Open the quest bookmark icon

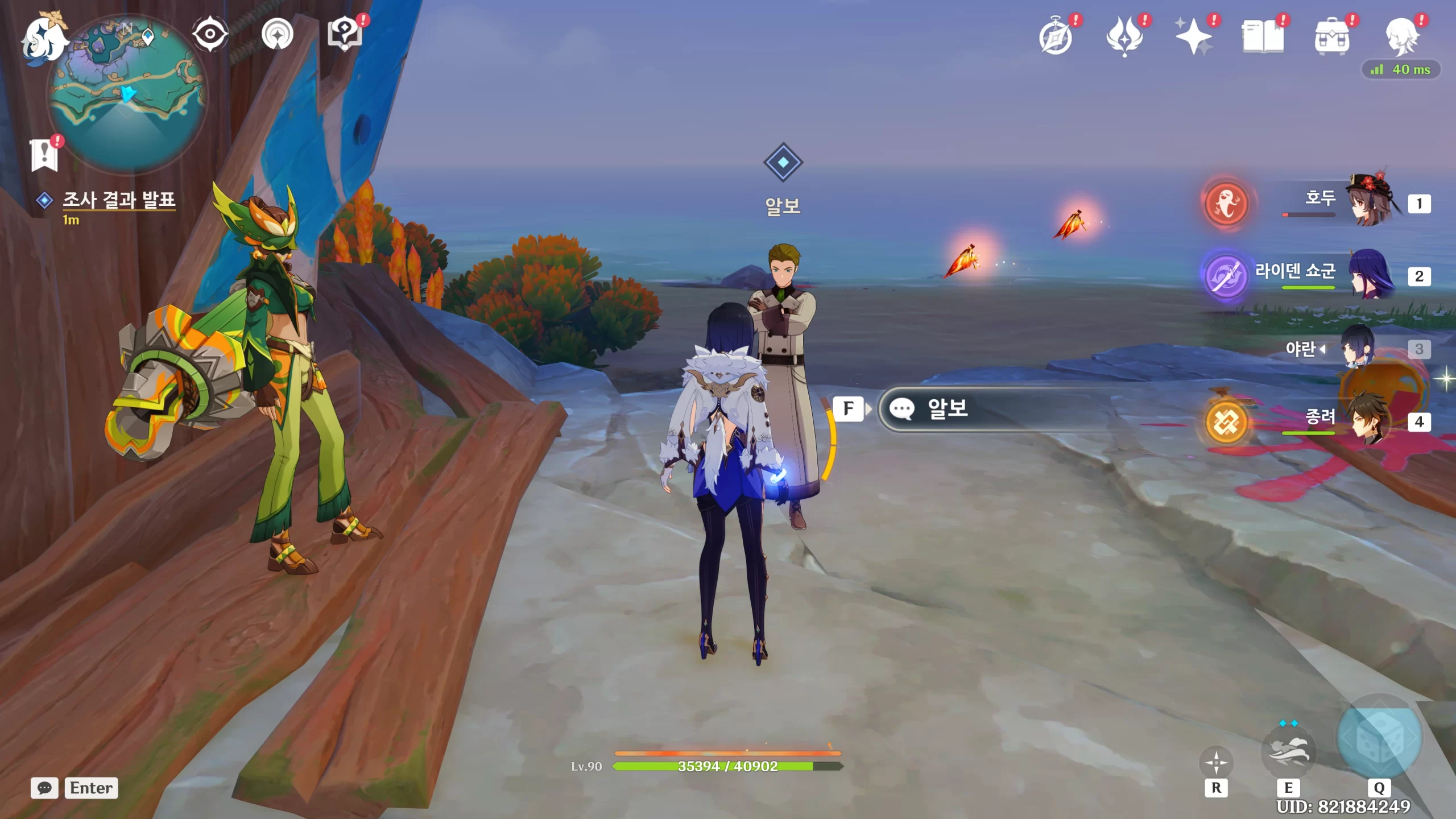tap(44, 154)
